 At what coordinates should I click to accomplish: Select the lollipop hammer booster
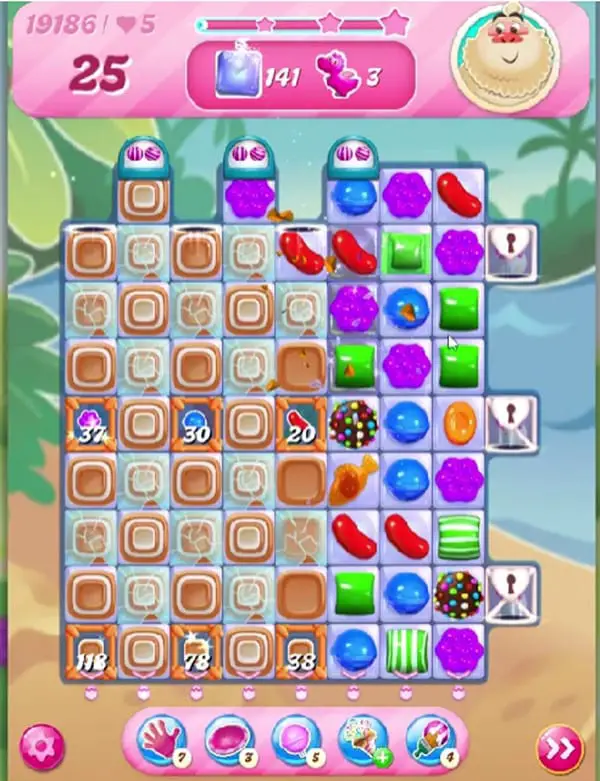coord(295,741)
